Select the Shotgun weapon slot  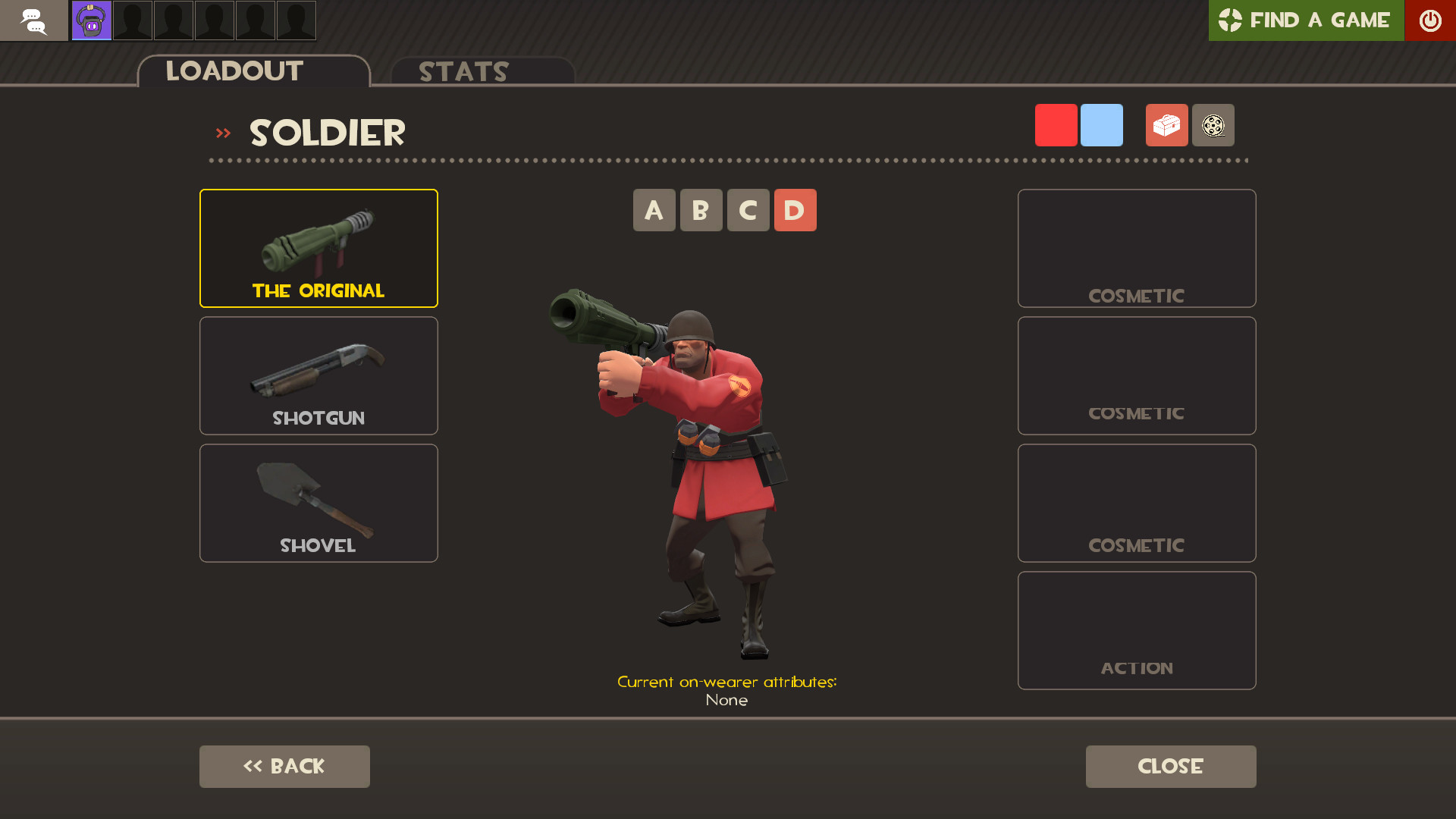click(318, 375)
